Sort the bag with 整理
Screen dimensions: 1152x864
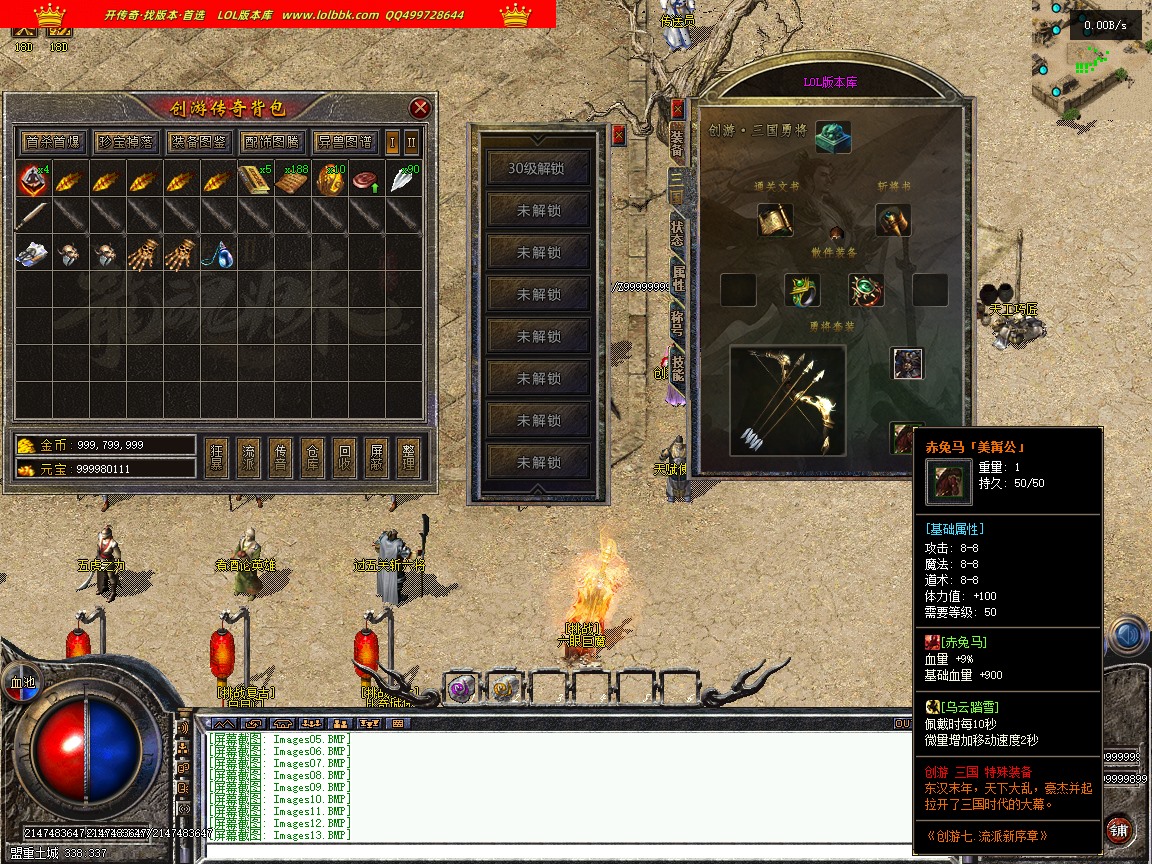[407, 458]
